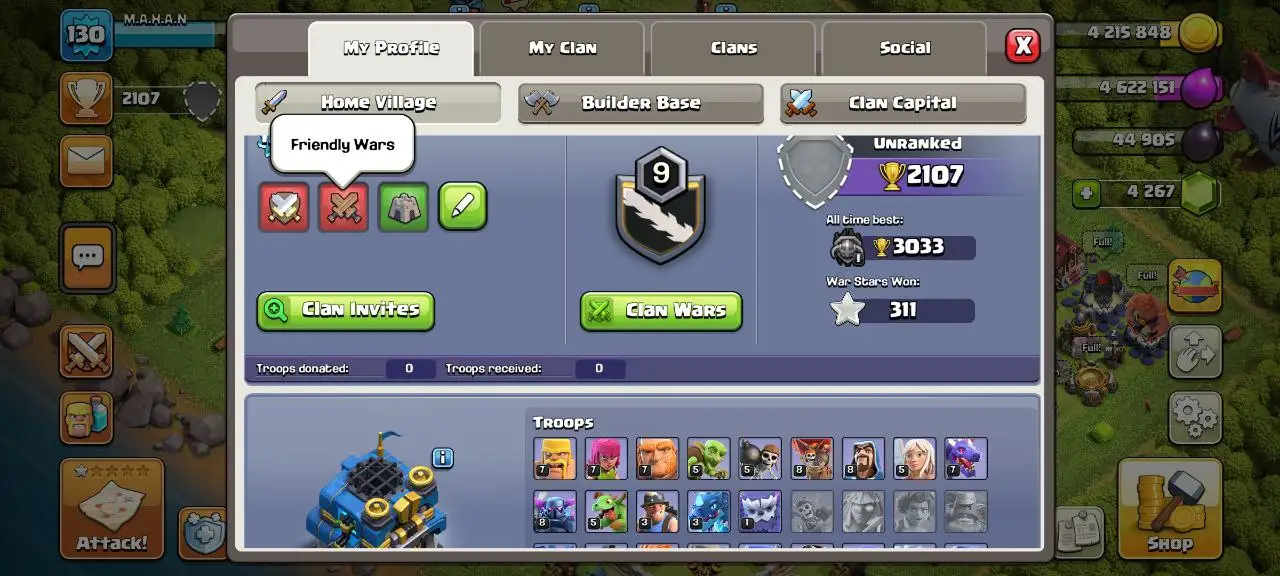Screen dimensions: 1280x576
Task: Add gems with the green plus
Action: point(1087,191)
